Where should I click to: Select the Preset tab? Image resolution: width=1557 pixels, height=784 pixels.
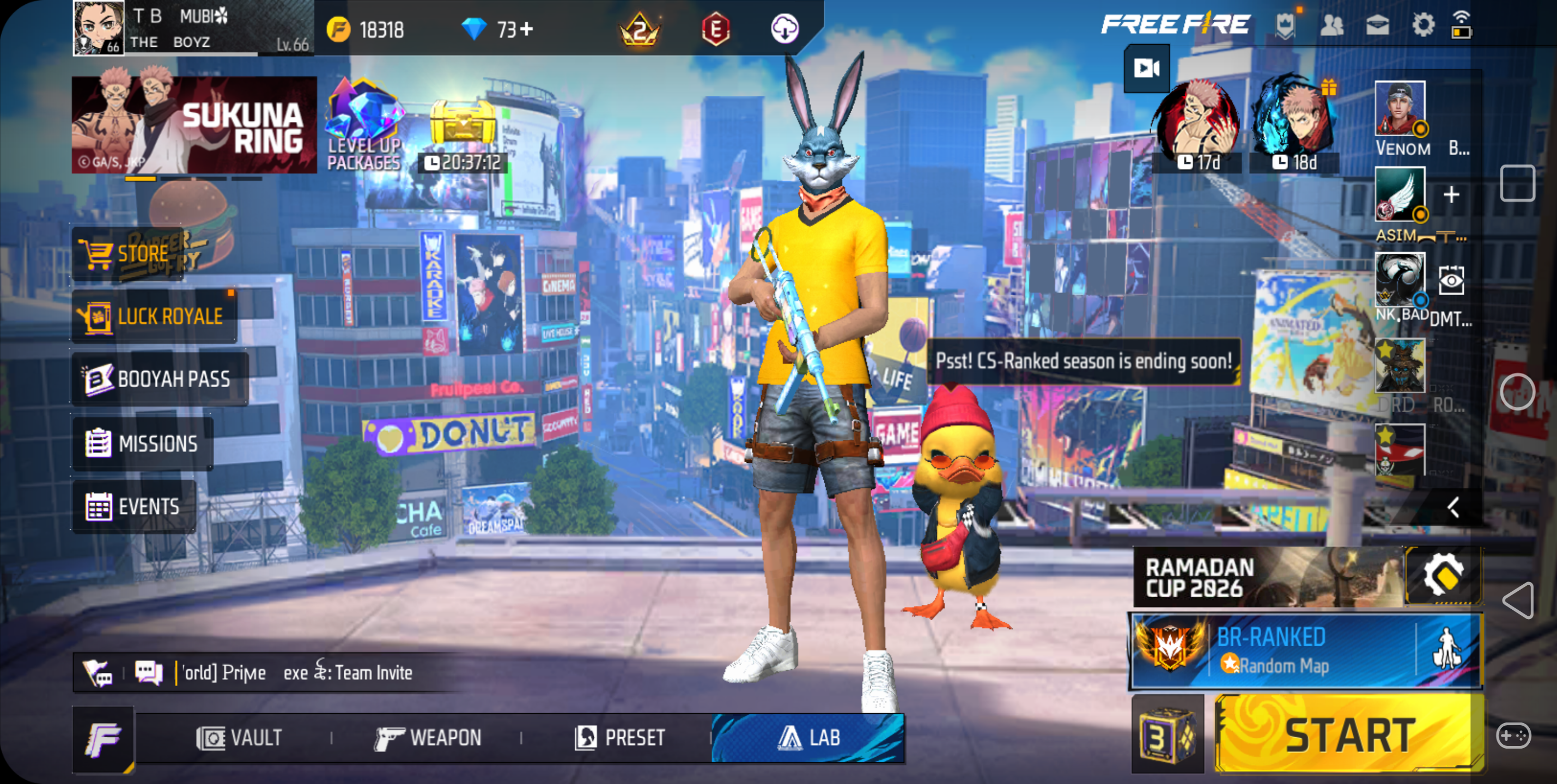620,738
